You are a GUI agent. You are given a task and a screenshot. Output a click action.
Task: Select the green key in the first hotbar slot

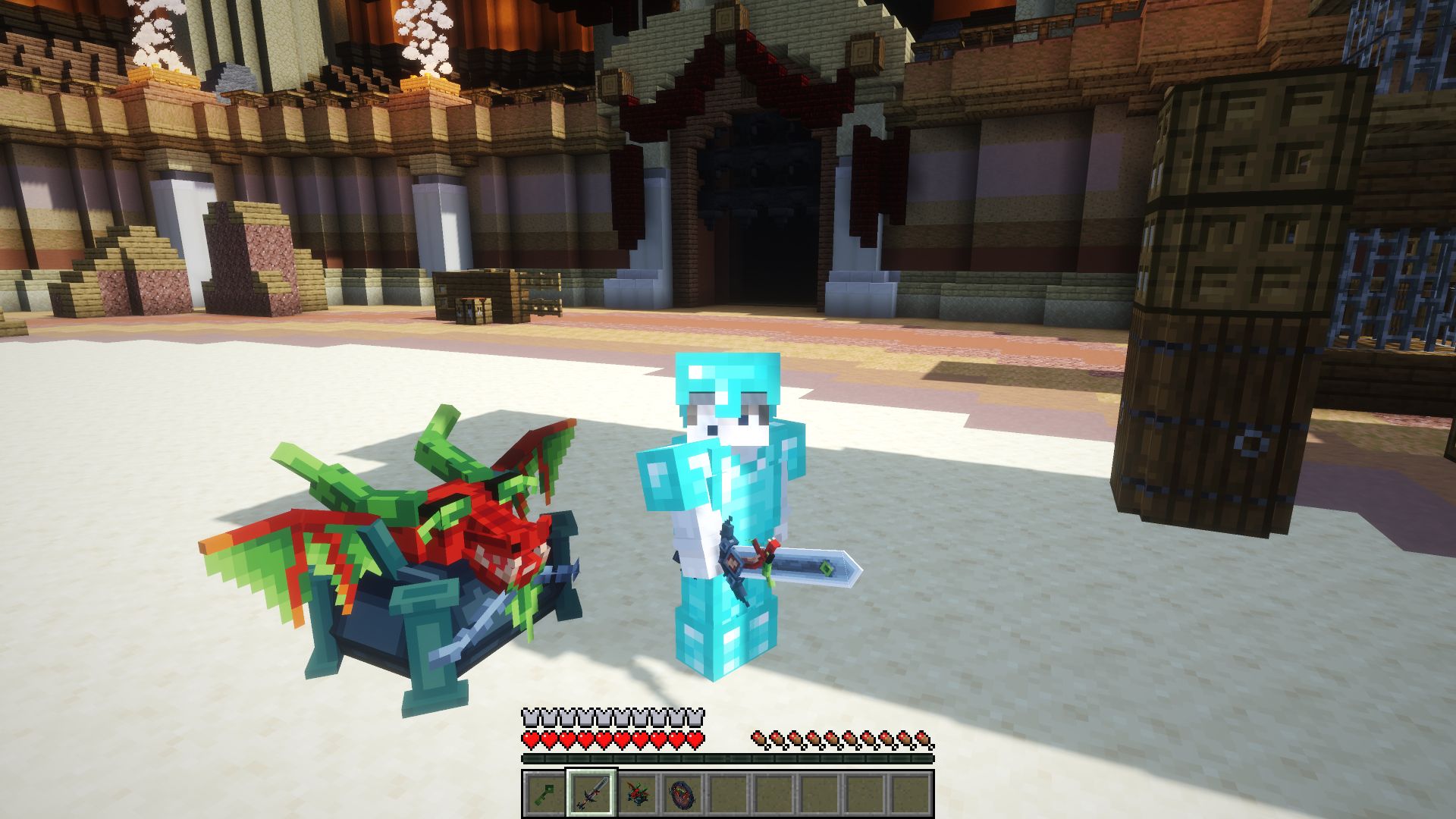pos(542,793)
